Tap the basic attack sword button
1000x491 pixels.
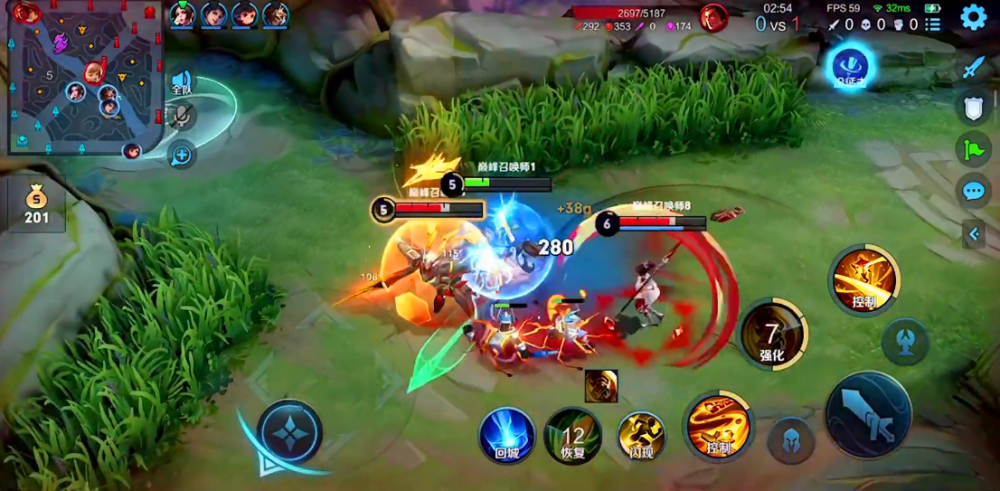[x=868, y=414]
